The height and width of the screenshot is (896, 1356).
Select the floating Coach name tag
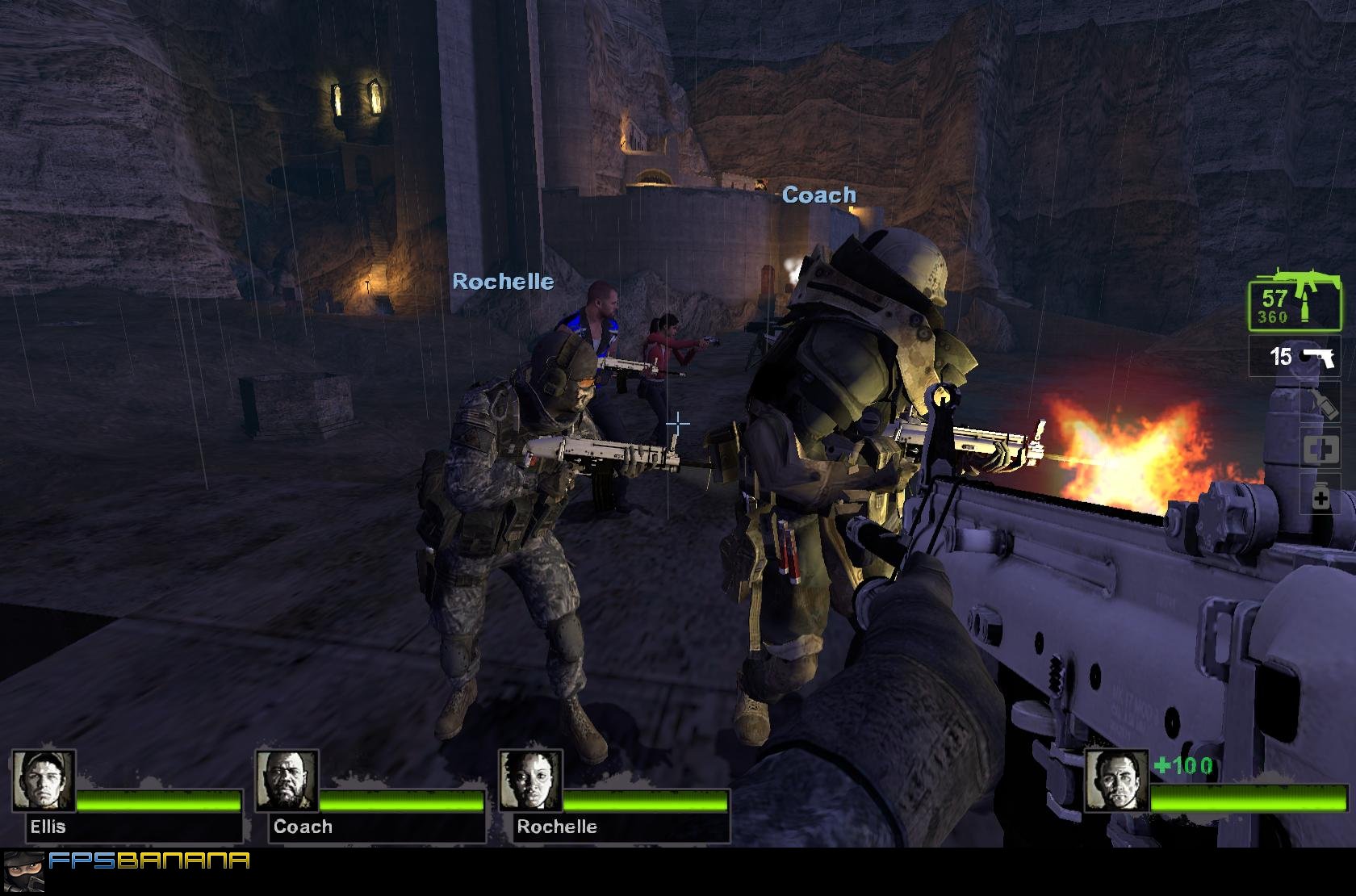click(x=818, y=194)
